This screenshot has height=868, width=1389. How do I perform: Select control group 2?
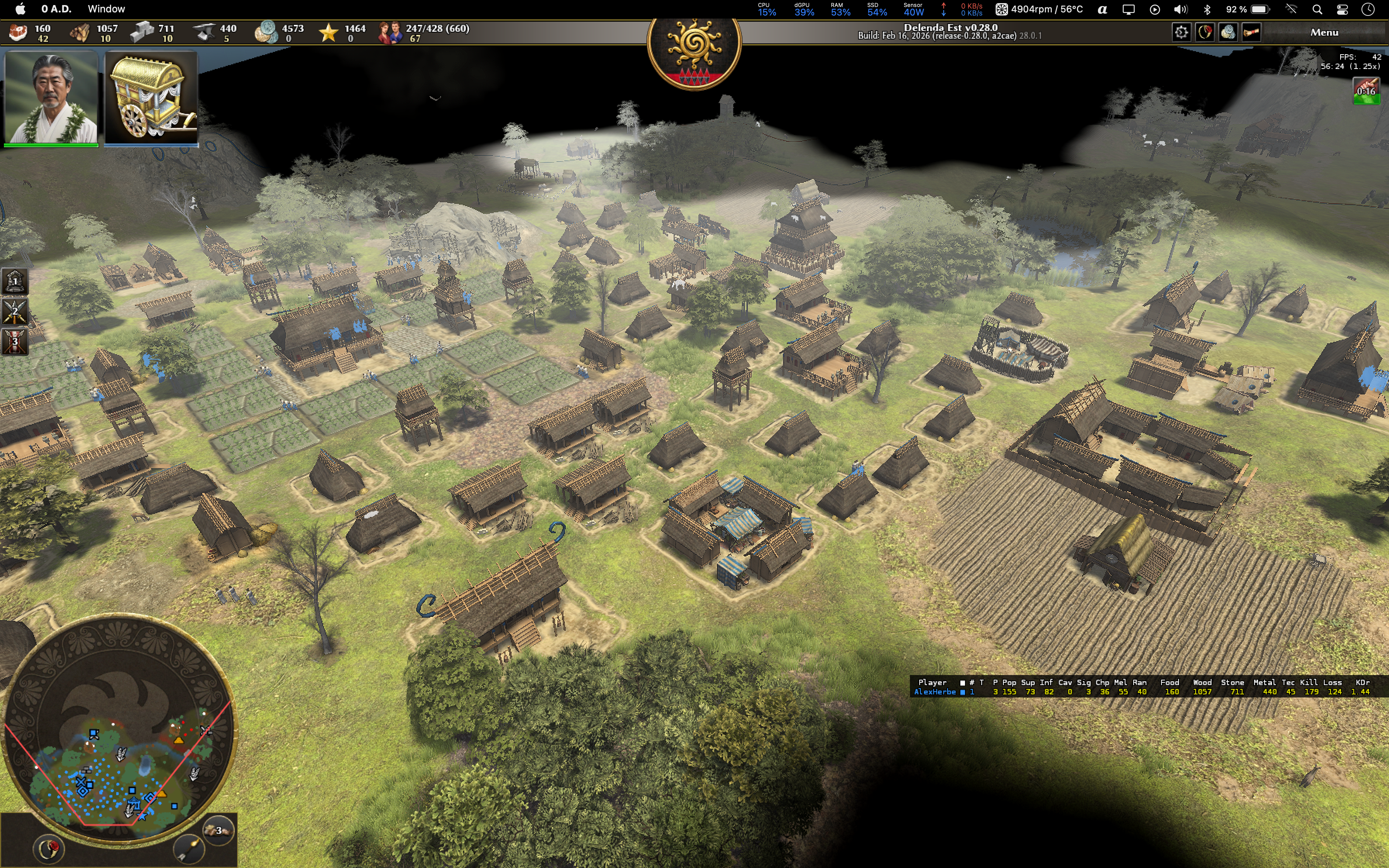[x=14, y=312]
